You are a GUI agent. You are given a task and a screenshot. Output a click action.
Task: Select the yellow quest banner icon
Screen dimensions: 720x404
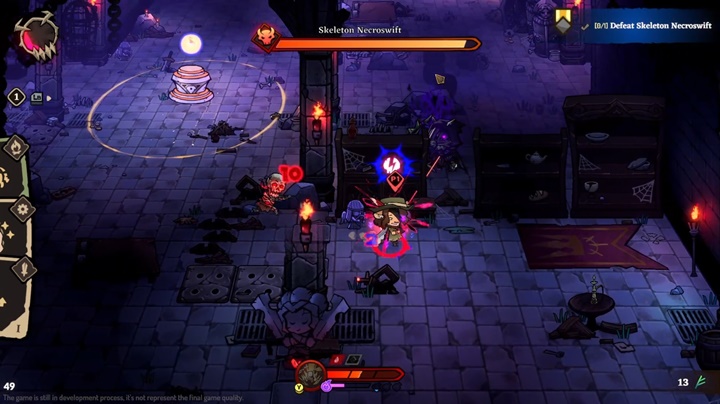click(x=564, y=20)
